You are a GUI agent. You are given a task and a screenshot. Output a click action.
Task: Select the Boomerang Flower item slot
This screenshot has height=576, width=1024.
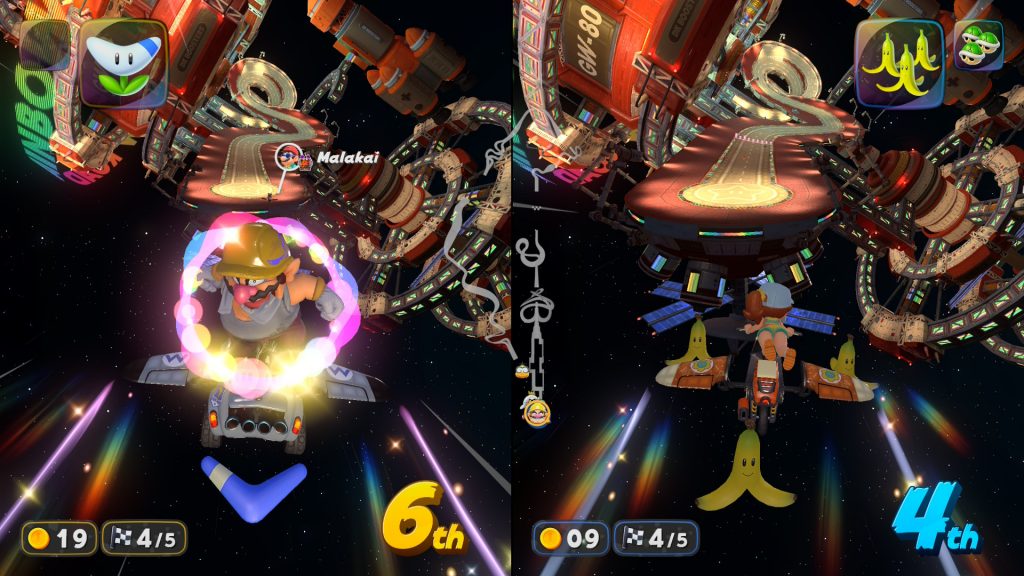pos(124,62)
